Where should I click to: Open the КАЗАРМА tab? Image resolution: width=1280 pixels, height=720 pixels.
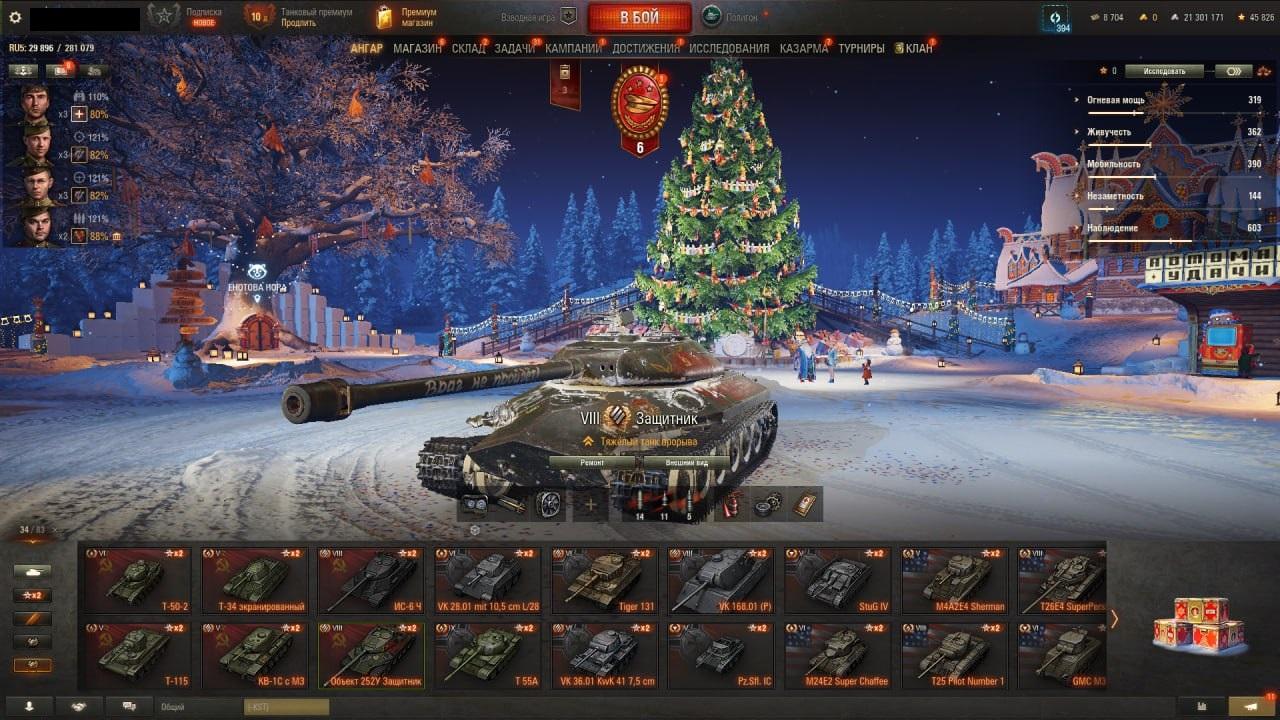pyautogui.click(x=804, y=48)
